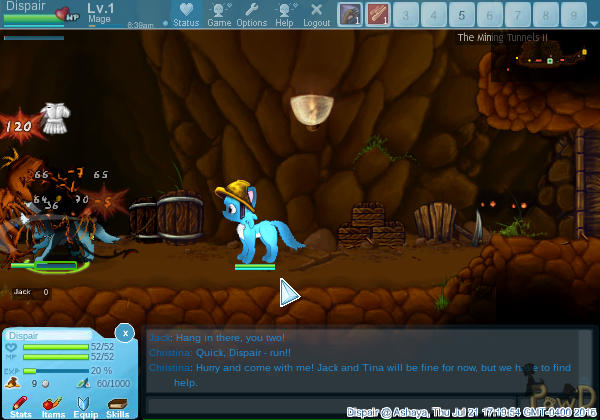Select hotbar slot 1 item
This screenshot has height=420, width=600.
tap(349, 15)
